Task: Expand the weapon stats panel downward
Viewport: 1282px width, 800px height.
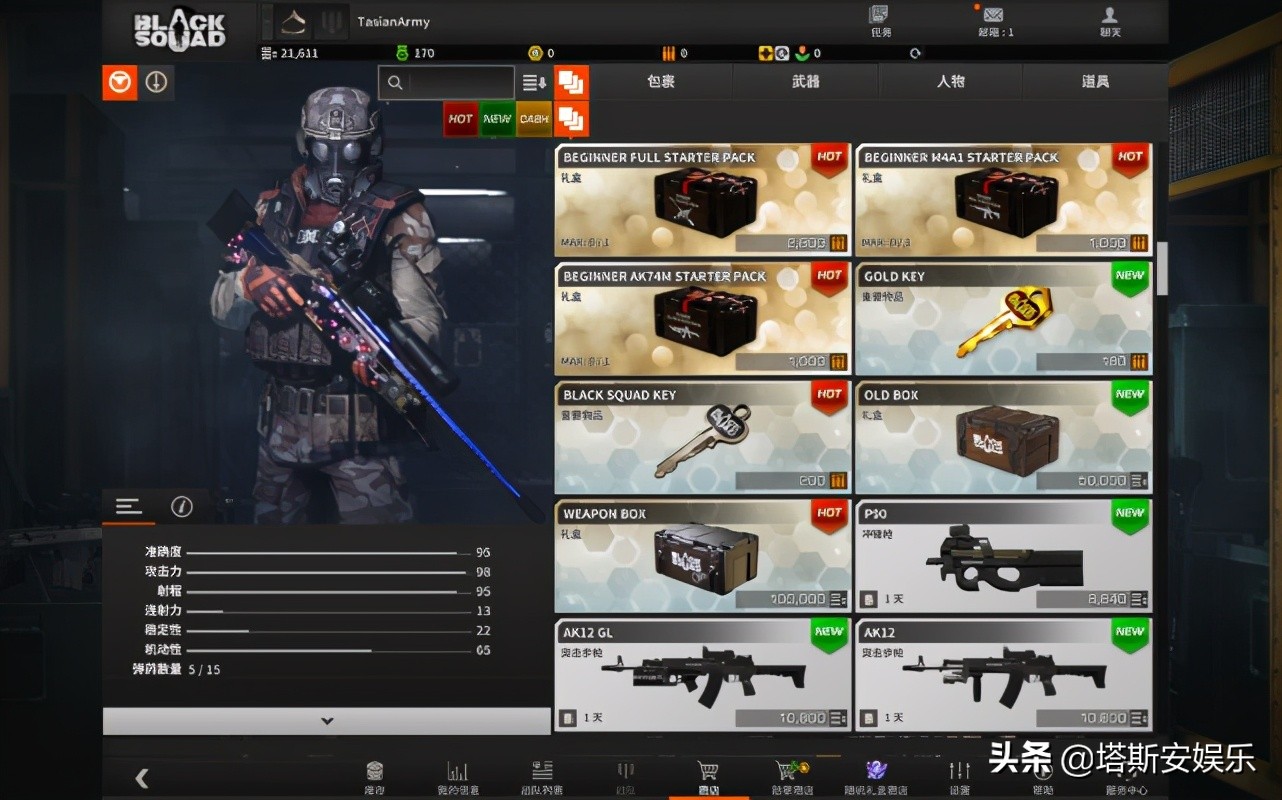Action: [x=326, y=721]
